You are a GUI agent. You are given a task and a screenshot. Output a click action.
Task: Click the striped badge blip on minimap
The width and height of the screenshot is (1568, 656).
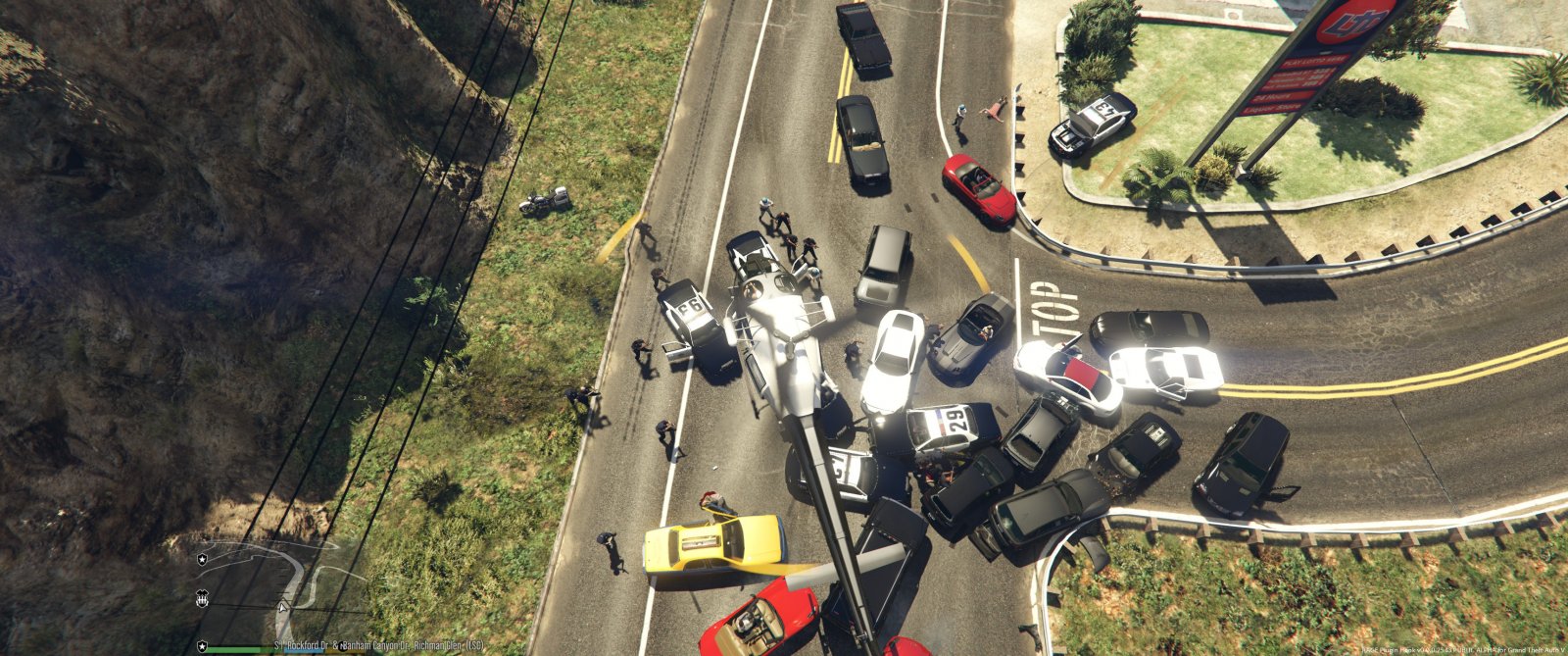(204, 596)
